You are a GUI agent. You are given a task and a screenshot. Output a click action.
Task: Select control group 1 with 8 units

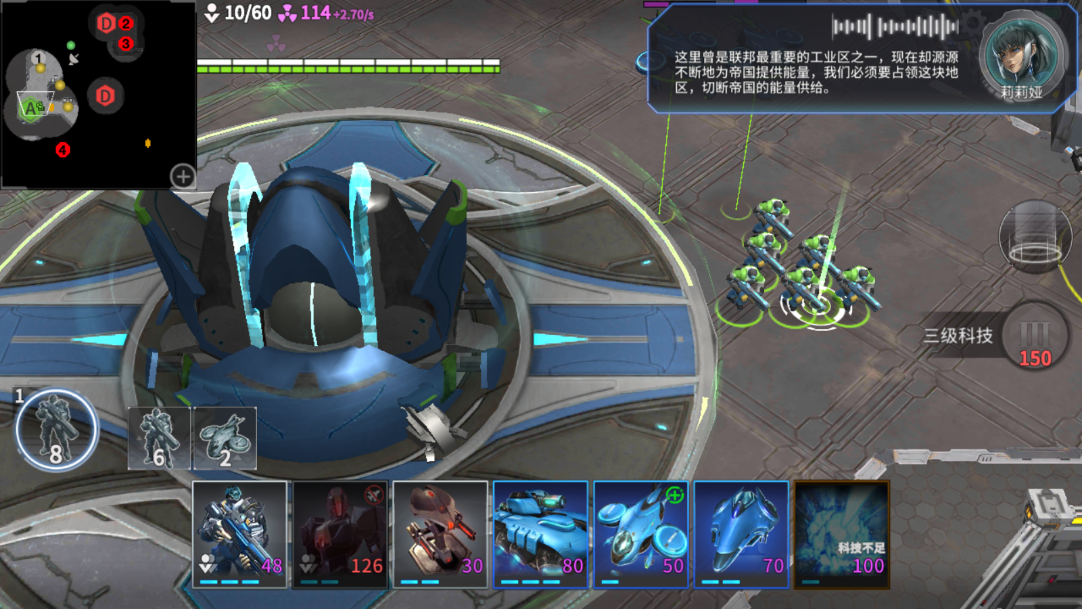(57, 430)
